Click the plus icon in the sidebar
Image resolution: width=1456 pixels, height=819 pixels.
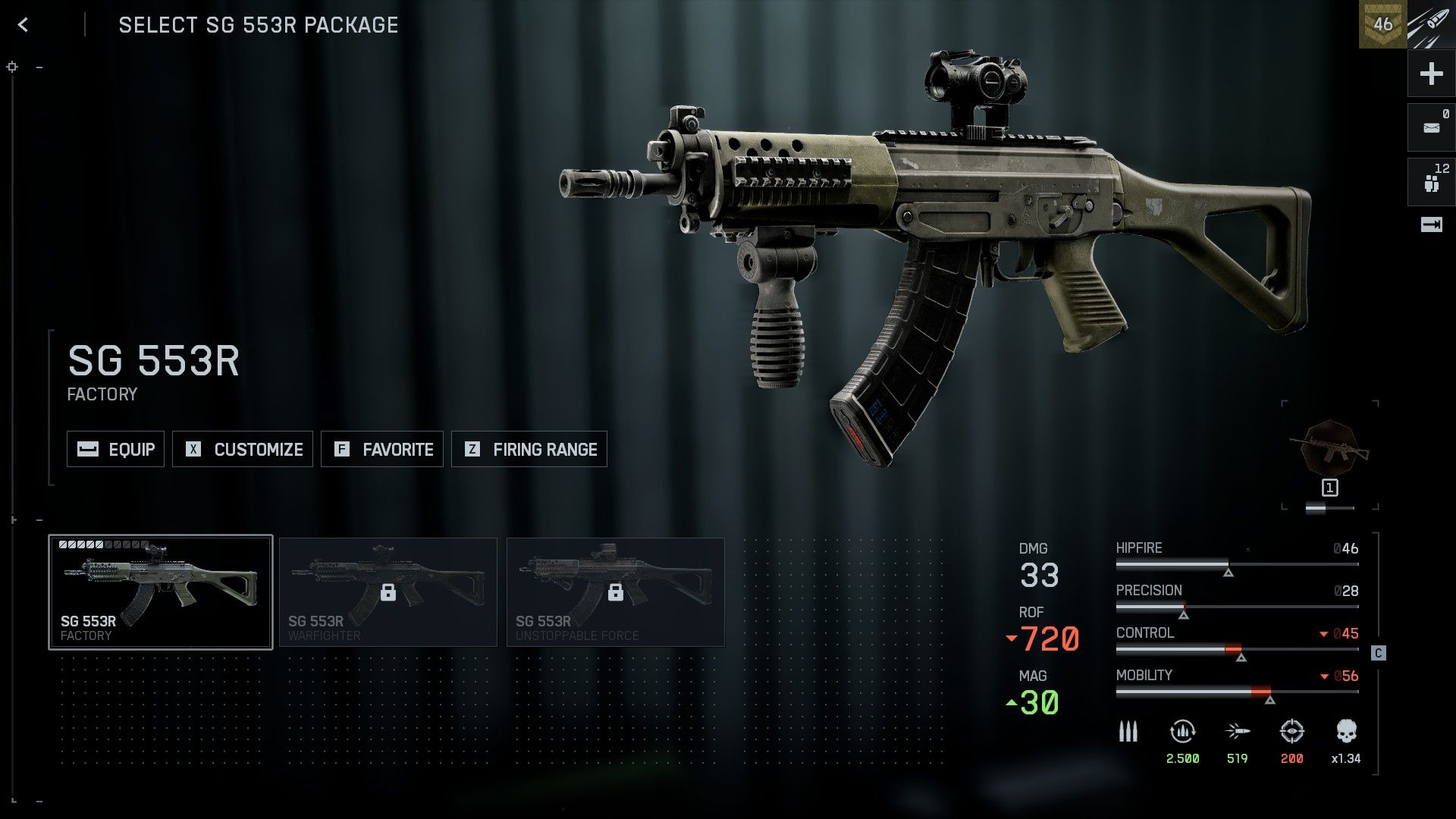(1431, 74)
